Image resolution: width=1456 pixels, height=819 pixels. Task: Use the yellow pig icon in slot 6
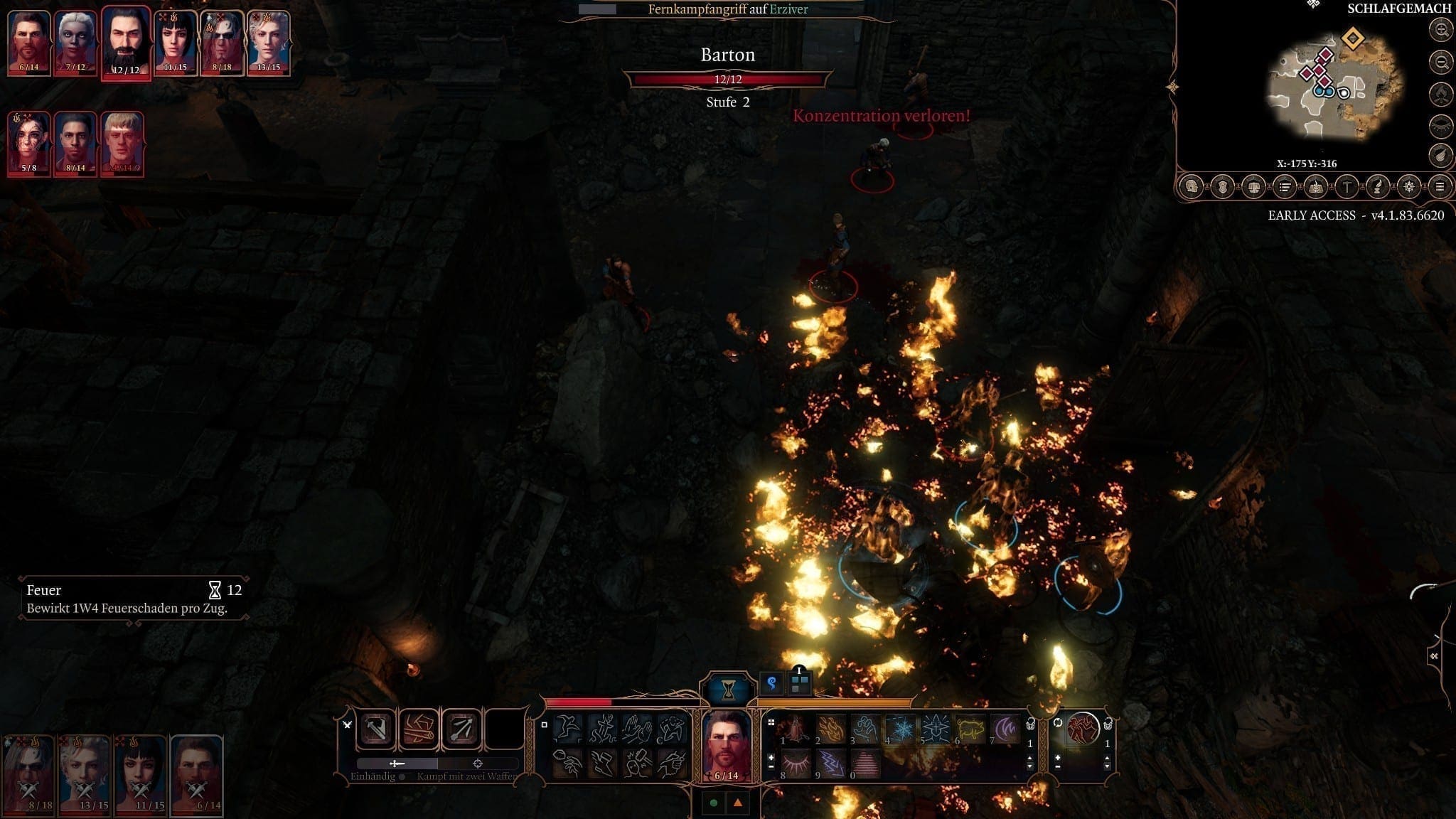pos(968,729)
